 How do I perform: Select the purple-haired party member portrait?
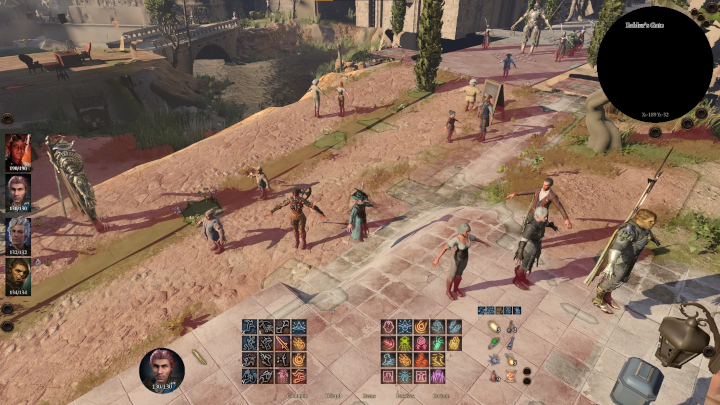(17, 192)
